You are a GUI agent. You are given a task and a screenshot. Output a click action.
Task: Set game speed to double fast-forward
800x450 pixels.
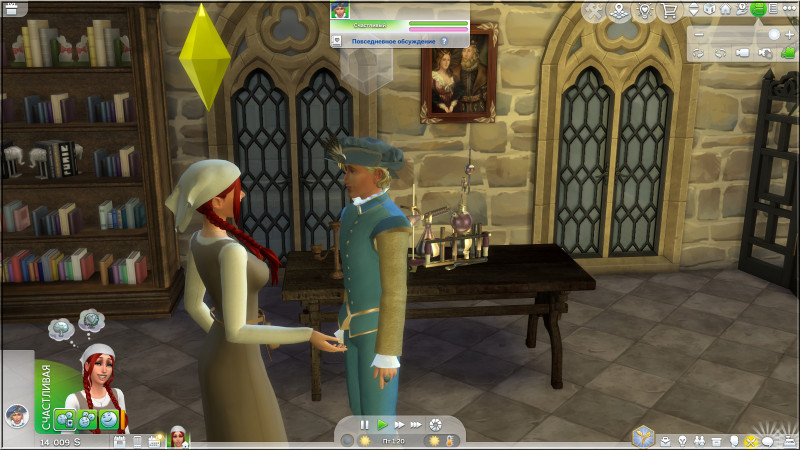(x=398, y=425)
